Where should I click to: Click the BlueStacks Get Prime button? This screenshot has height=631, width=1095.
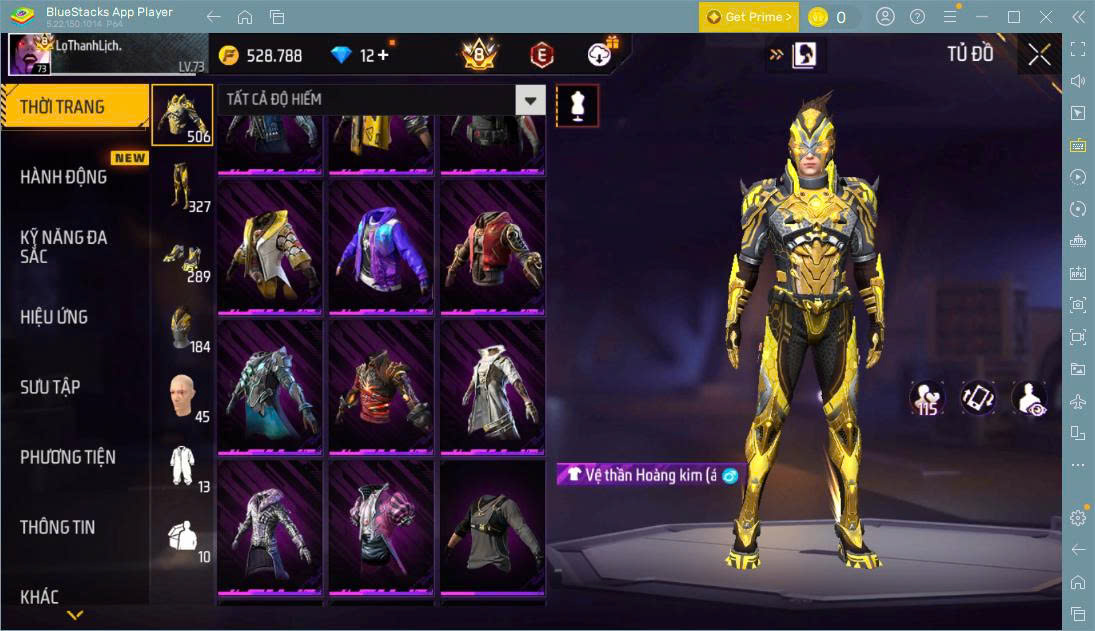pos(749,17)
